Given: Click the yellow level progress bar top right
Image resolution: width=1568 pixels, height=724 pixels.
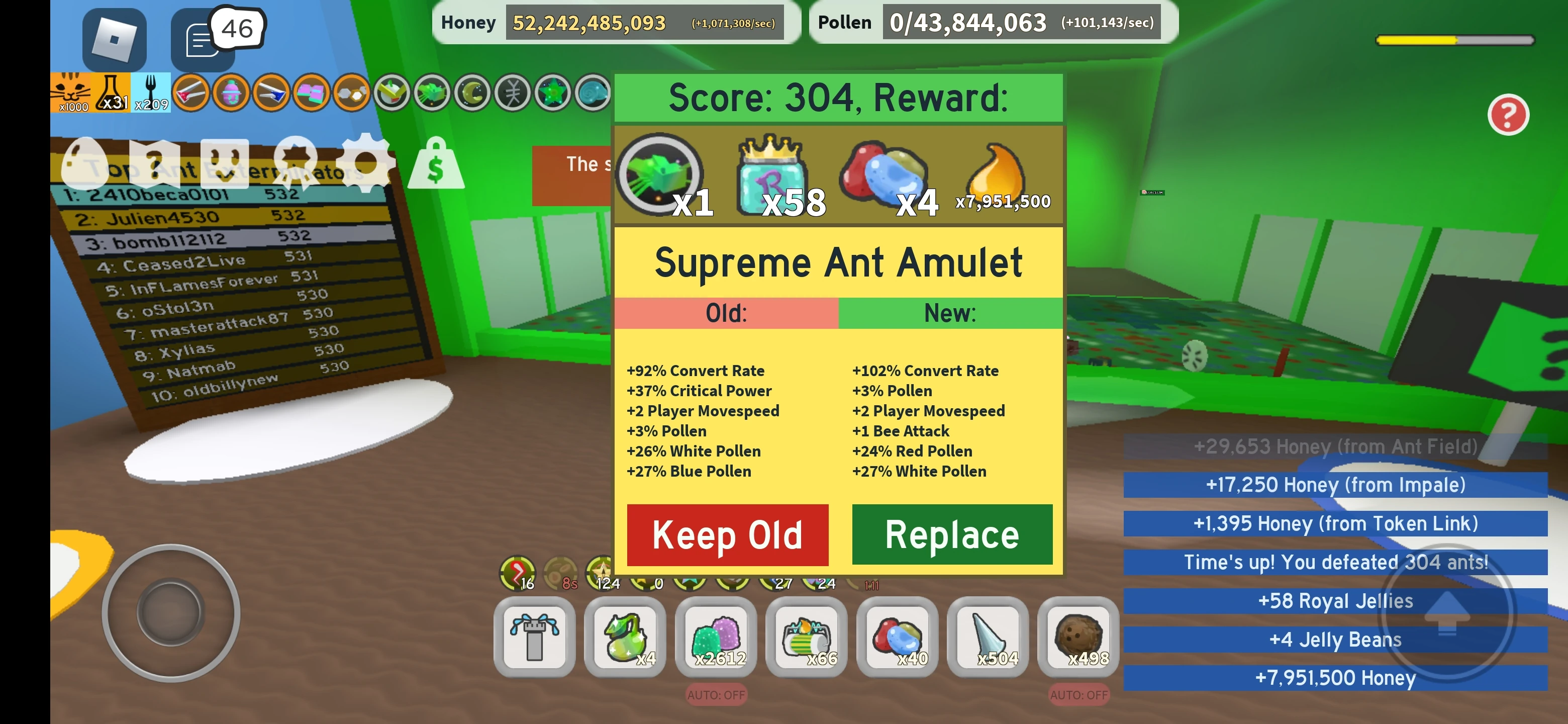Looking at the screenshot, I should pos(1455,40).
